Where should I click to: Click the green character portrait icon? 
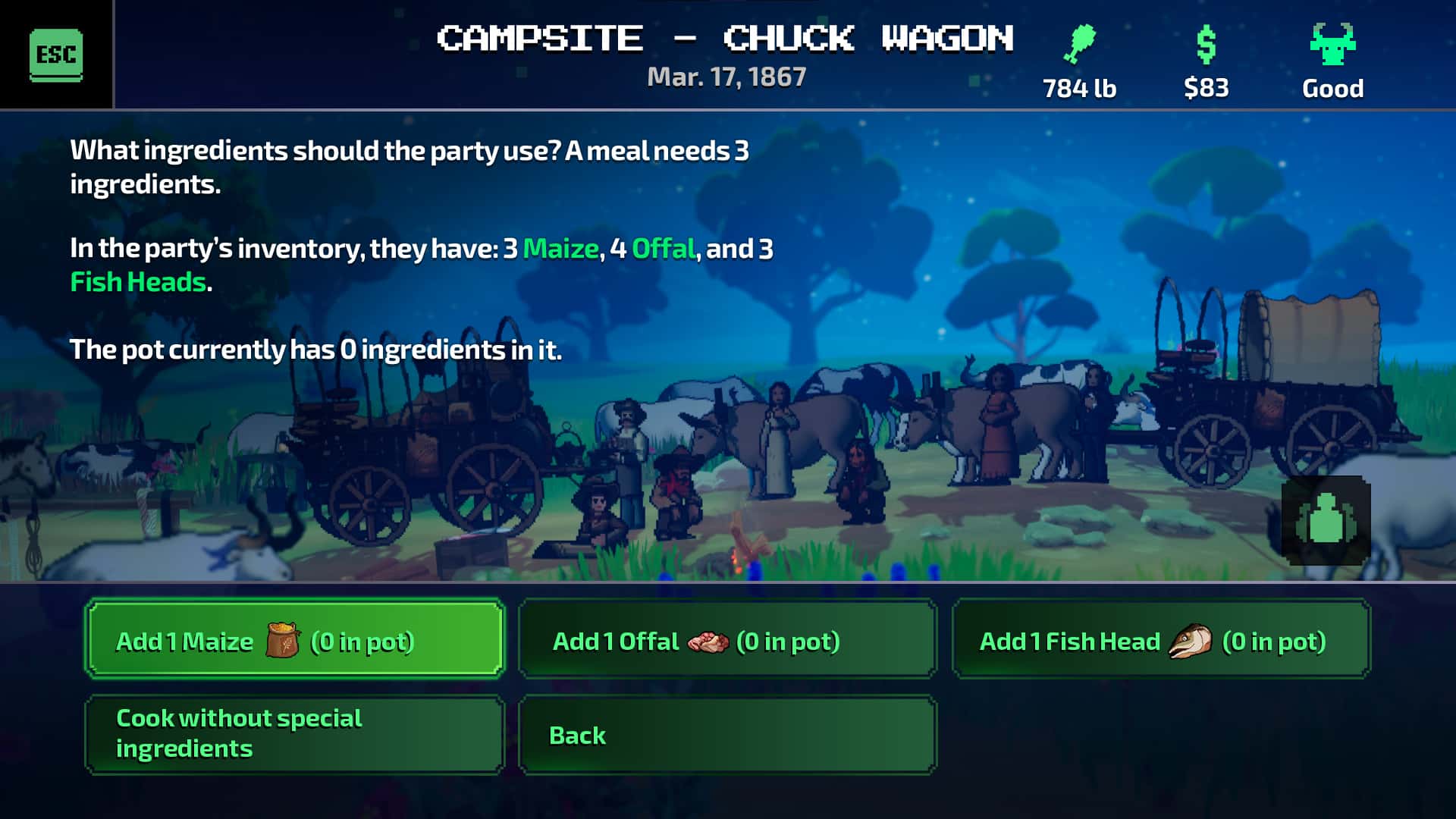(1325, 520)
